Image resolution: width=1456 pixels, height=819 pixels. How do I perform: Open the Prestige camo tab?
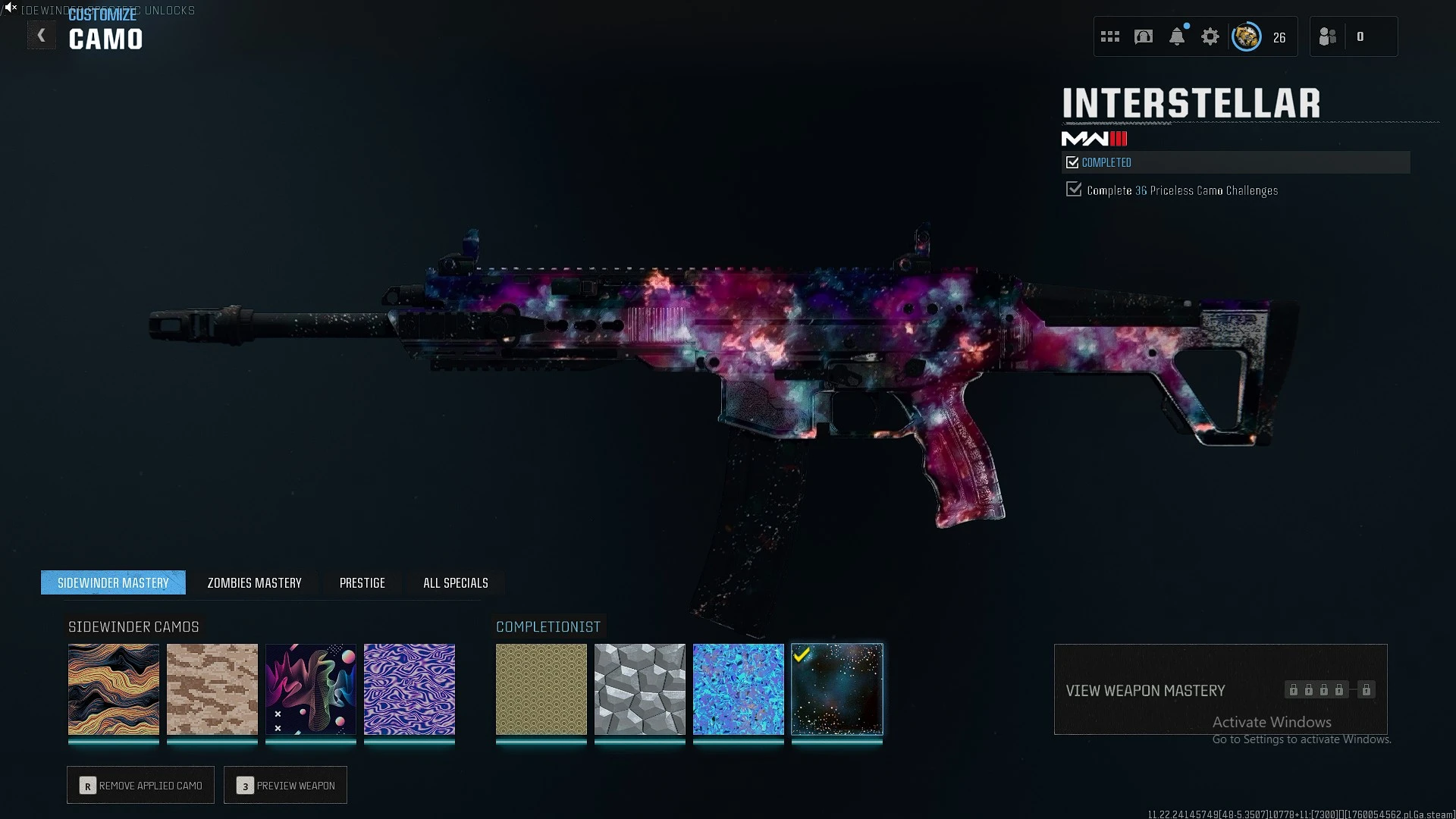(362, 582)
